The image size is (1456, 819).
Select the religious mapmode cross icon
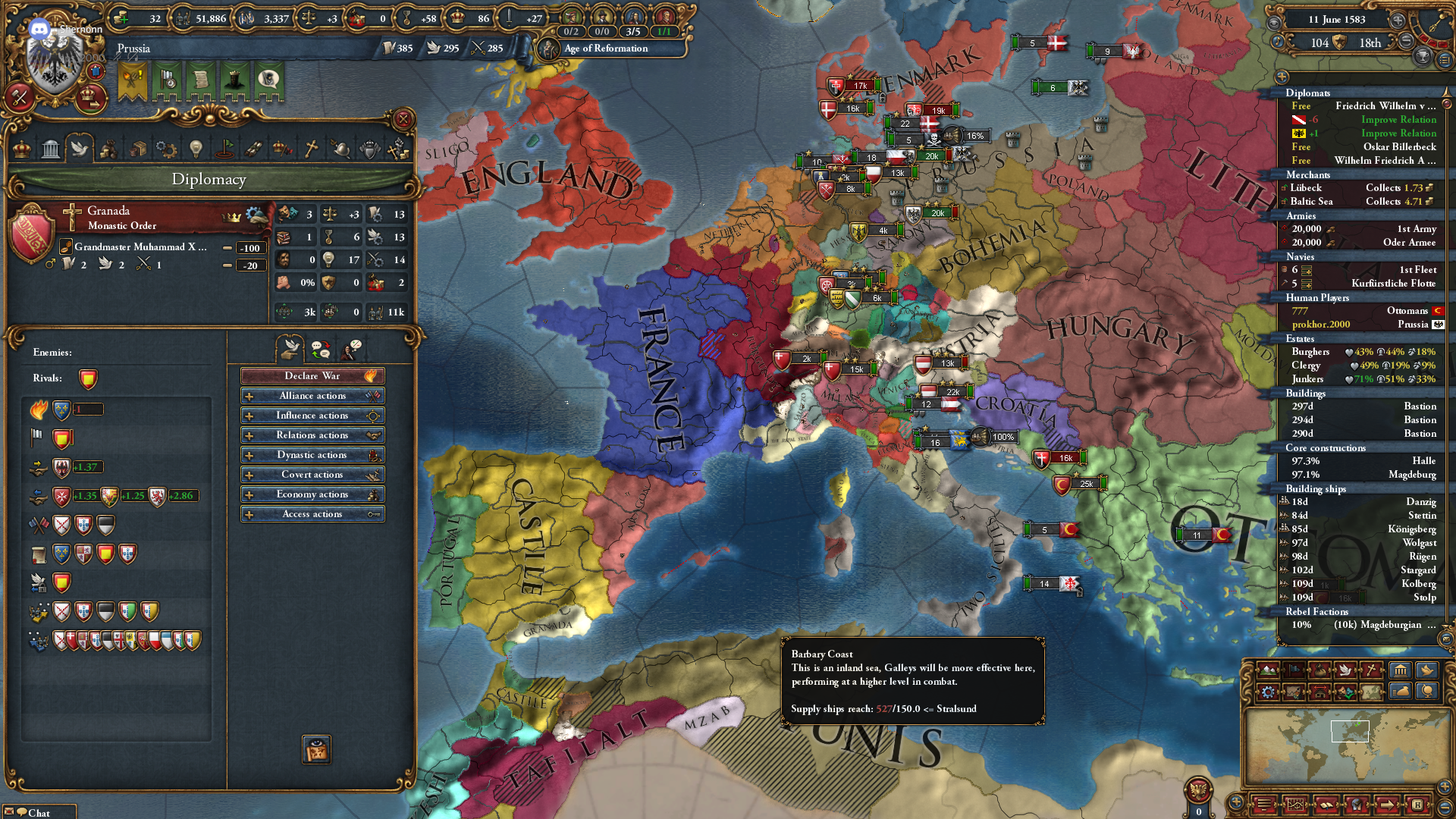click(1371, 670)
